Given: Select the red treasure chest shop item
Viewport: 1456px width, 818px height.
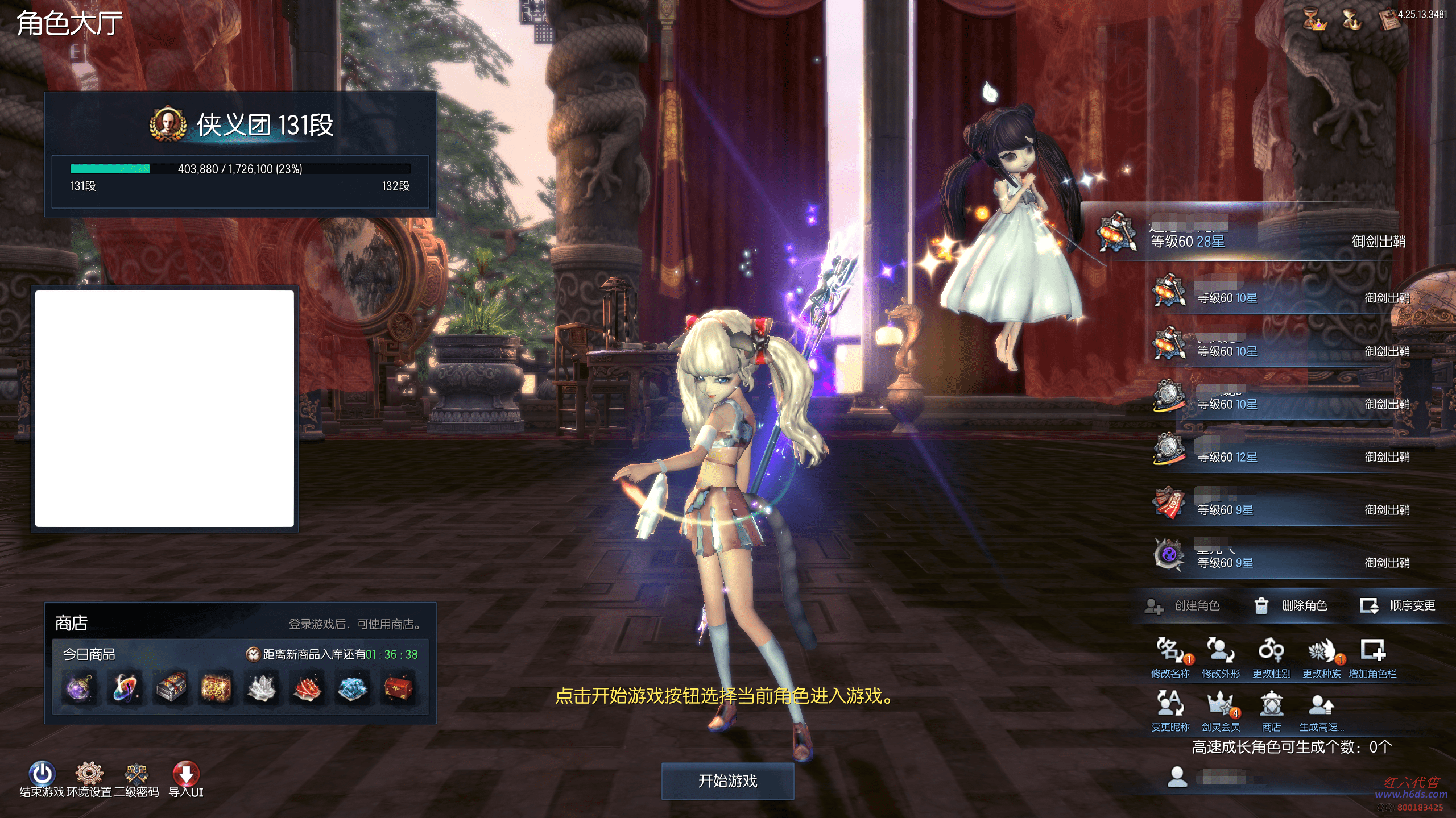Looking at the screenshot, I should coord(398,688).
